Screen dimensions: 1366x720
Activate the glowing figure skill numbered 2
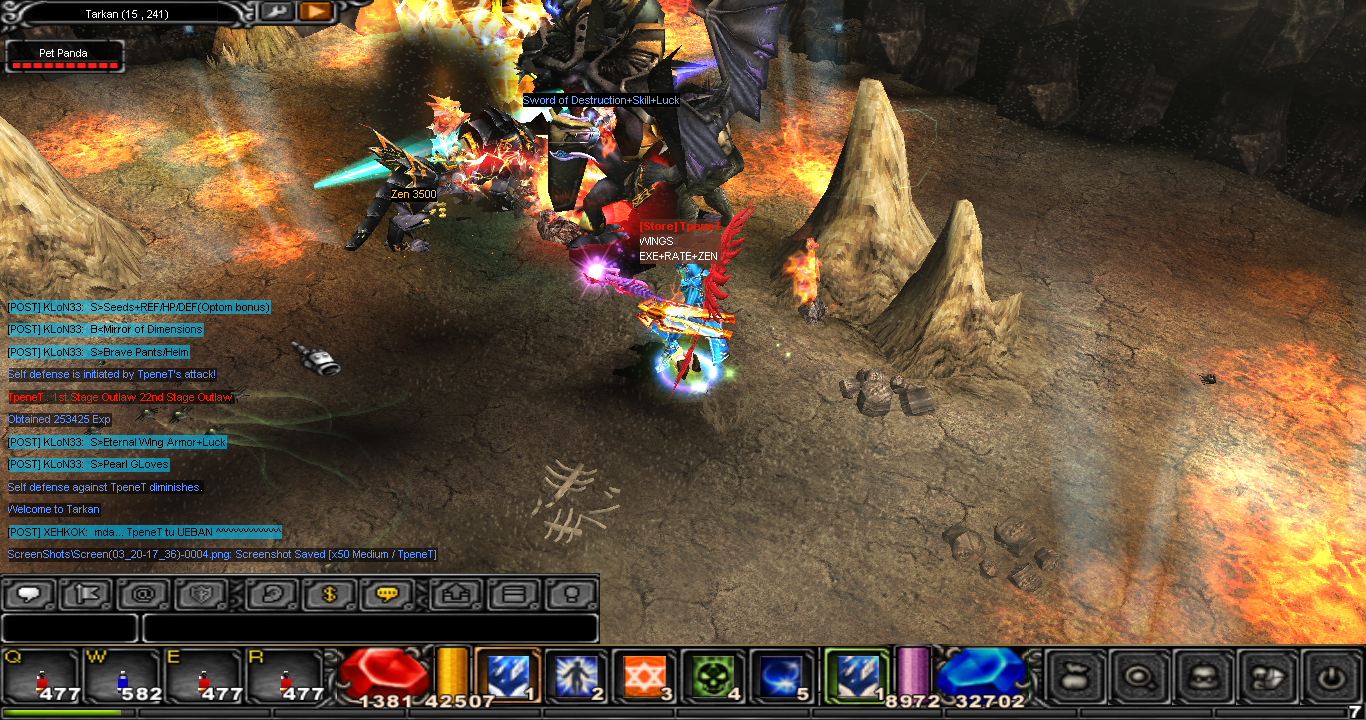(x=576, y=676)
